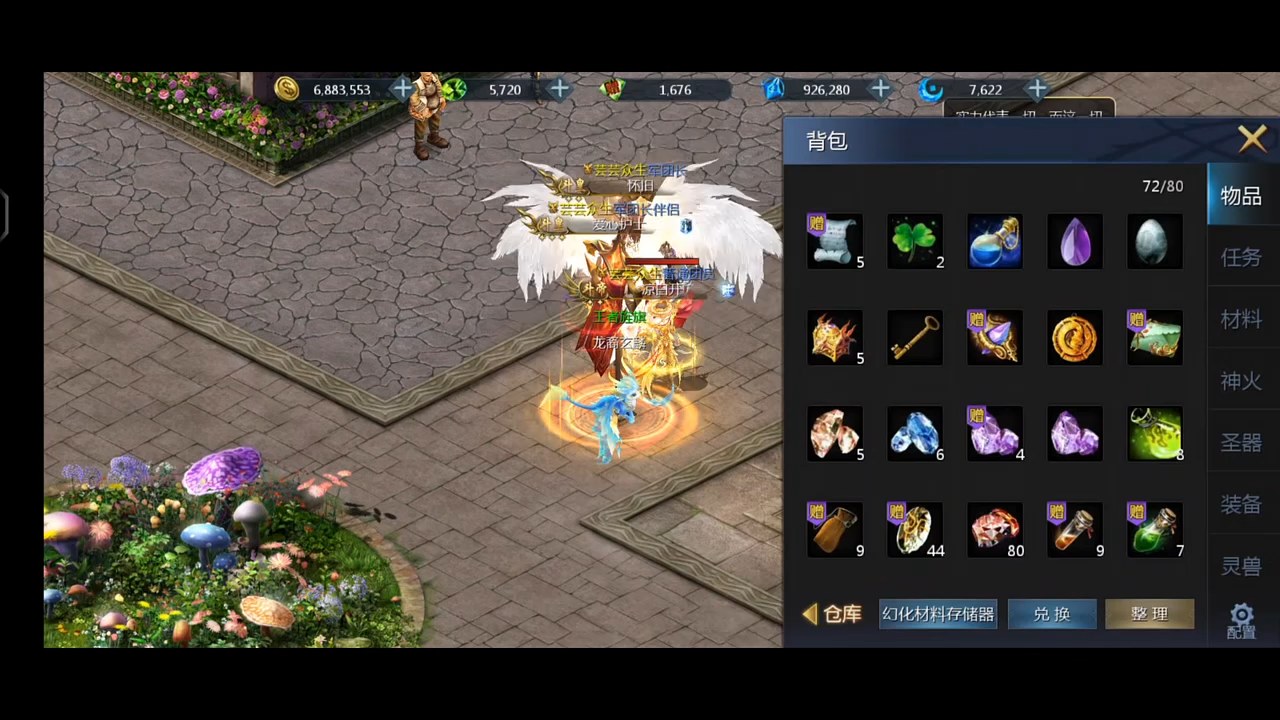Close the 背包 backpack panel
Image resolution: width=1280 pixels, height=720 pixels.
pos(1252,139)
